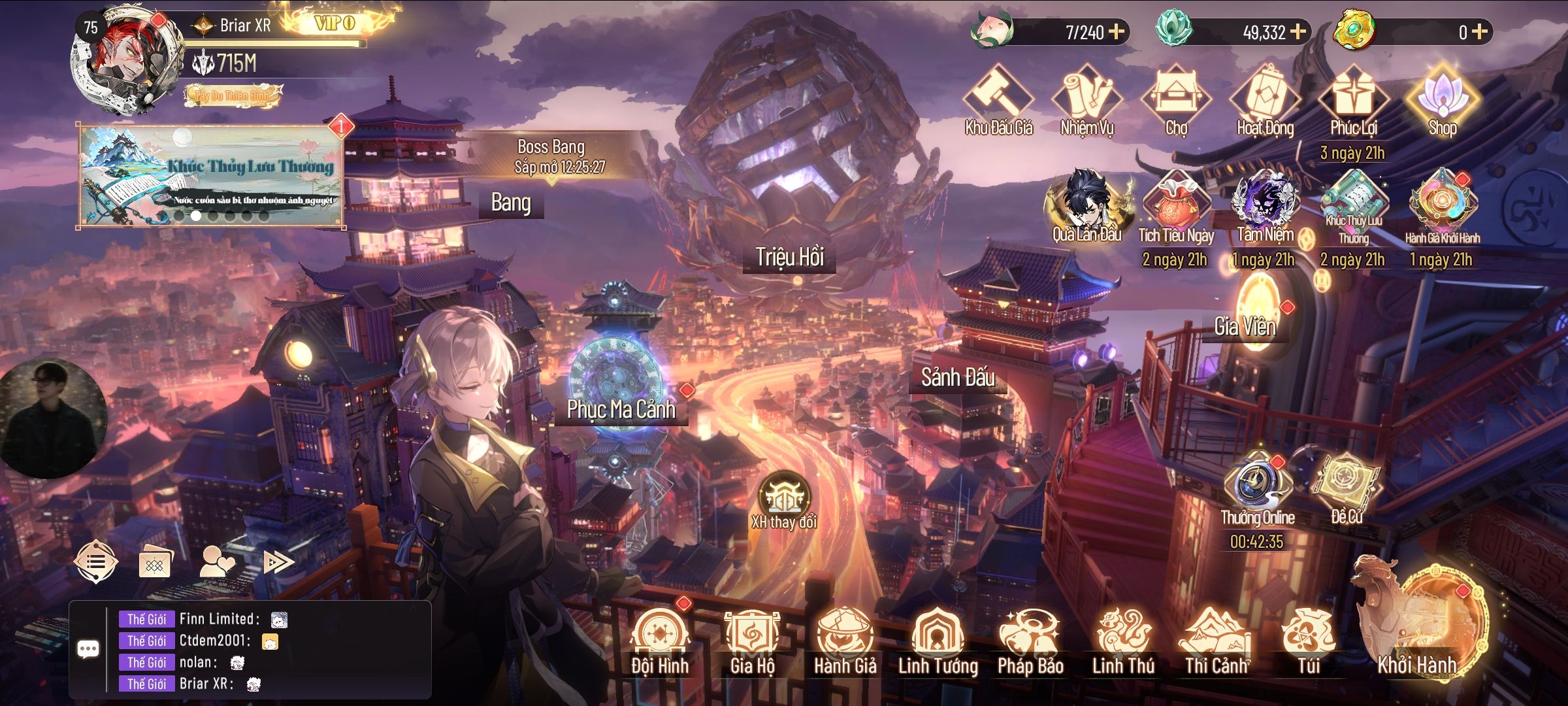Screen dimensions: 1568x706
Task: Open the Hoạt Động events menu
Action: coord(1265,98)
